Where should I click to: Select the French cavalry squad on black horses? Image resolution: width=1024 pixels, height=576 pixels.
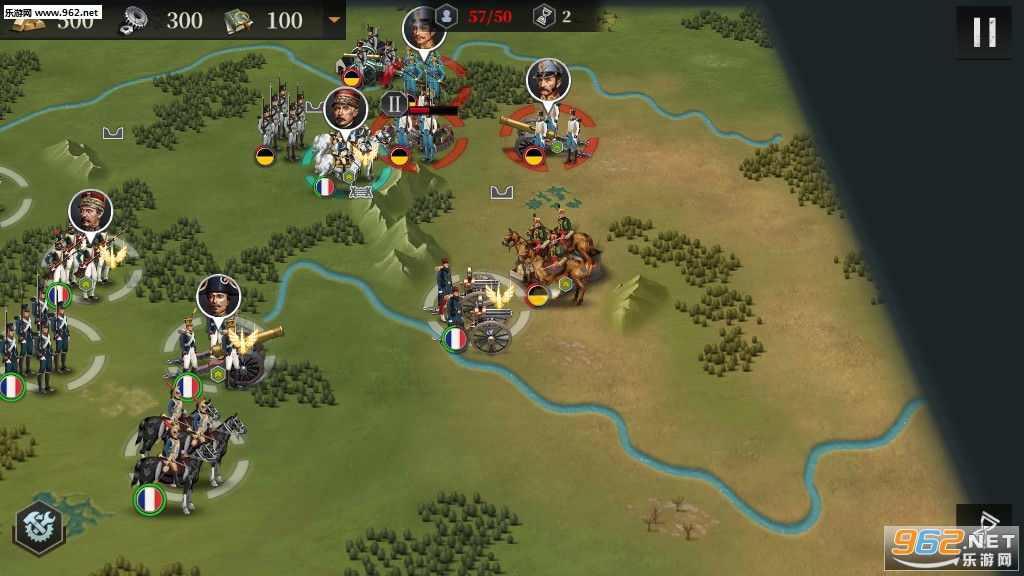click(x=190, y=448)
